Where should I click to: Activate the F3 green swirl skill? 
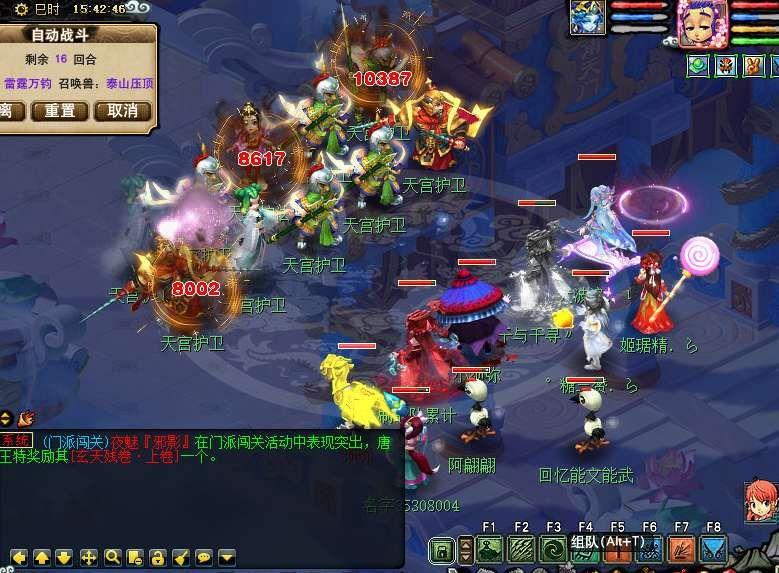[553, 548]
